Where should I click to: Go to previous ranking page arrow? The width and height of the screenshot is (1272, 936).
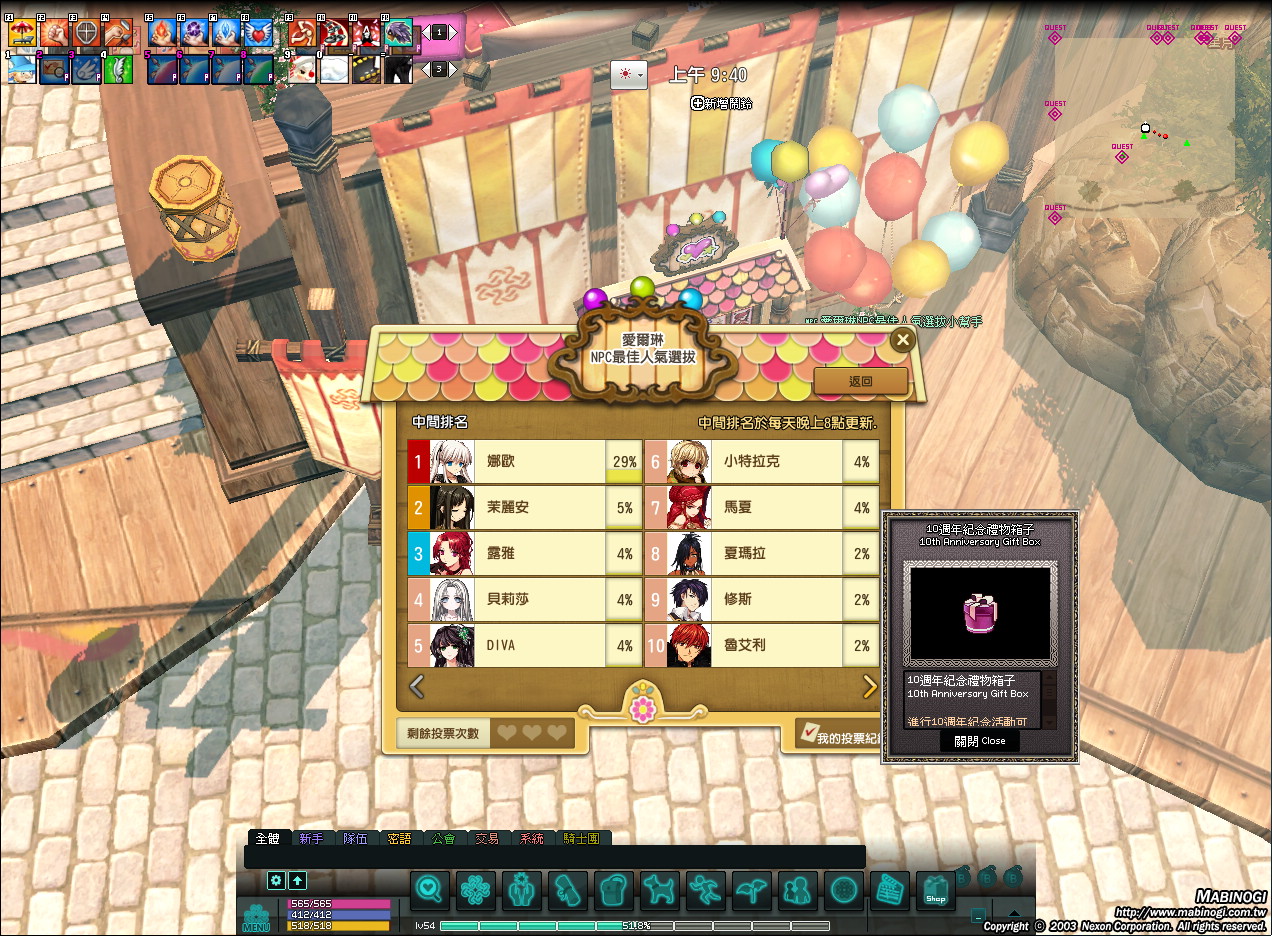[417, 686]
